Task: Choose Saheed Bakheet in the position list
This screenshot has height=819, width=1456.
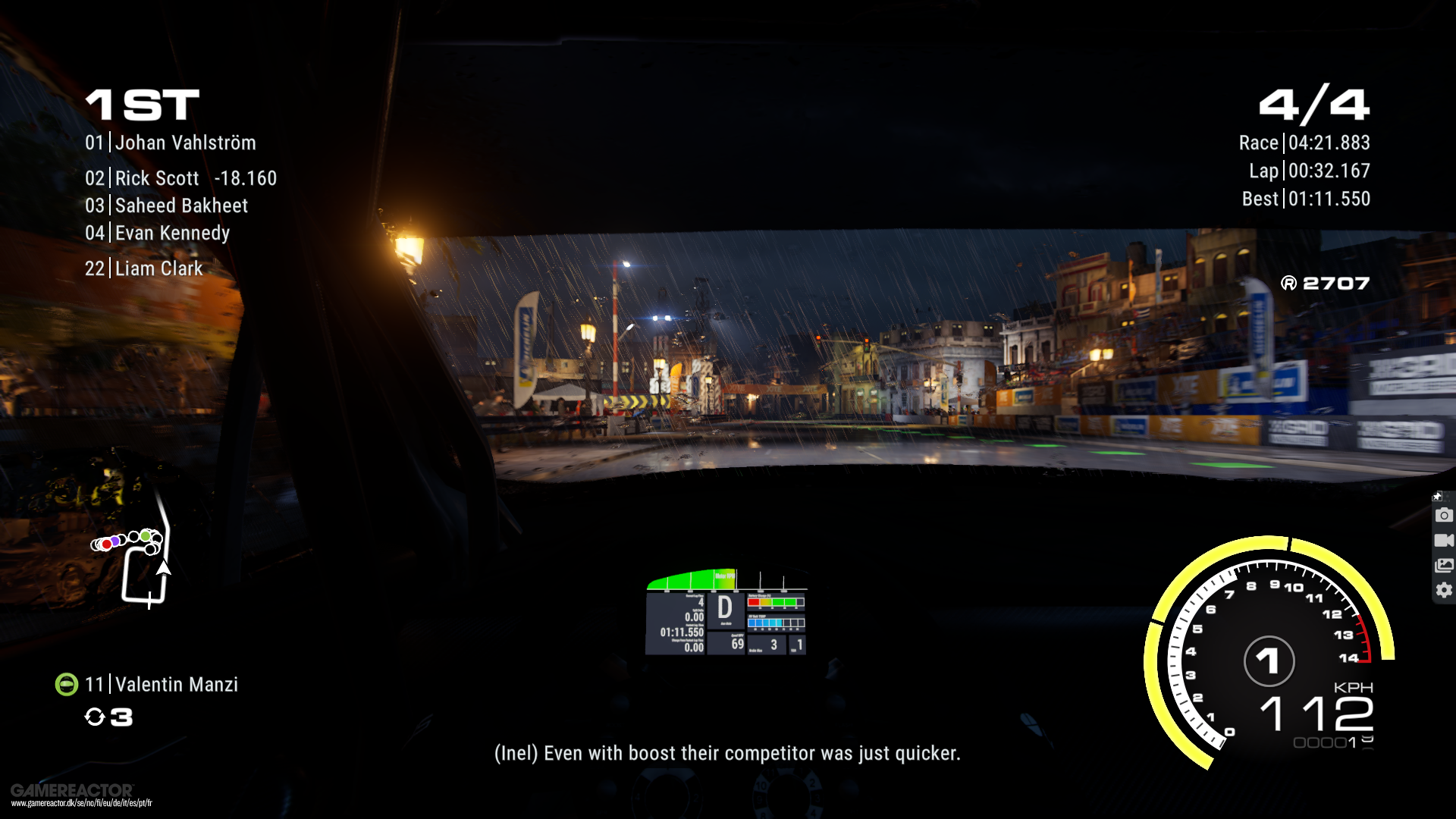Action: point(167,206)
